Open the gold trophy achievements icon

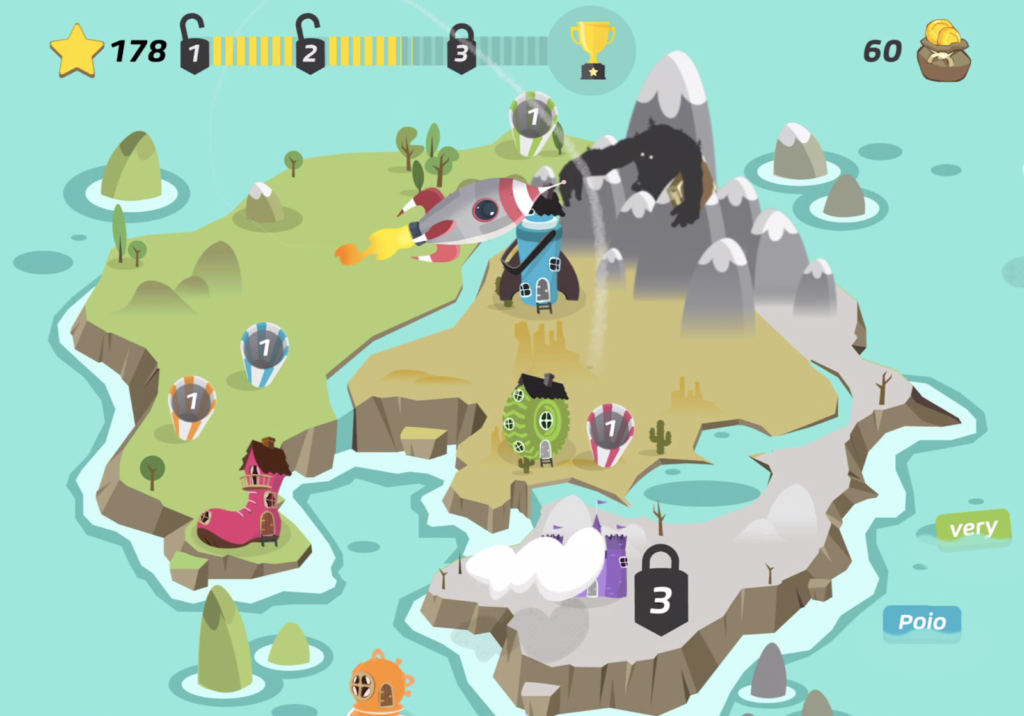point(592,50)
